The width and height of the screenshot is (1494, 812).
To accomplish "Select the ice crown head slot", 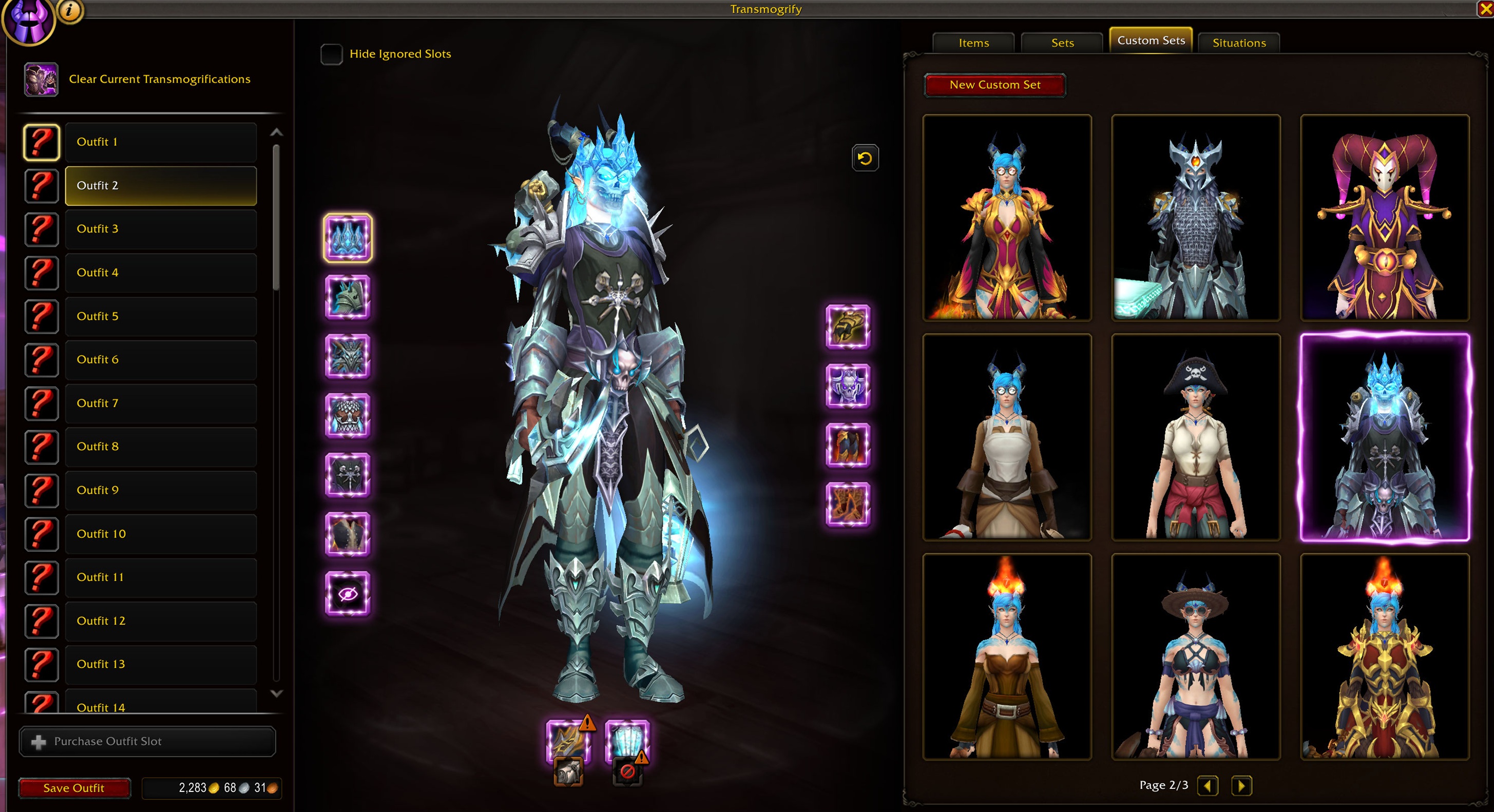I will coord(348,238).
